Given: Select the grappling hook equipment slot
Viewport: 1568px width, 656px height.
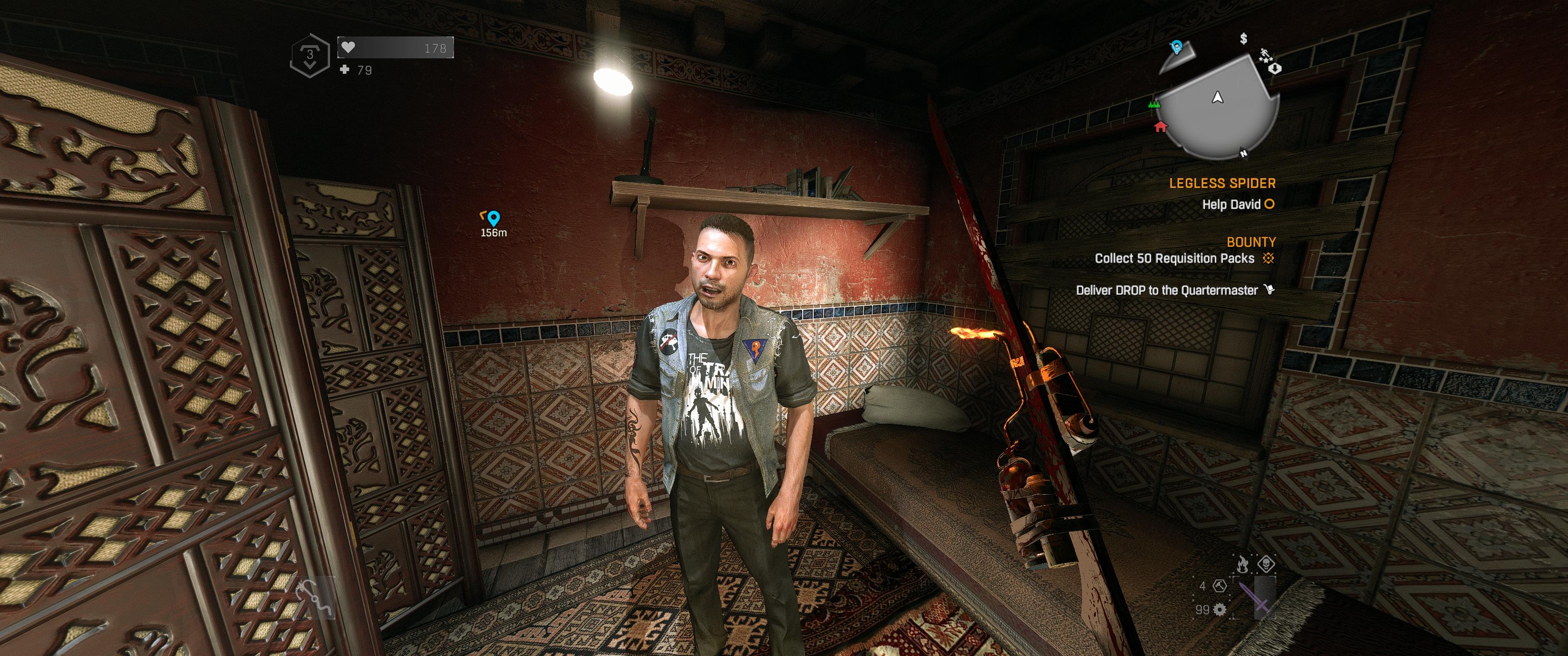Looking at the screenshot, I should pyautogui.click(x=315, y=597).
